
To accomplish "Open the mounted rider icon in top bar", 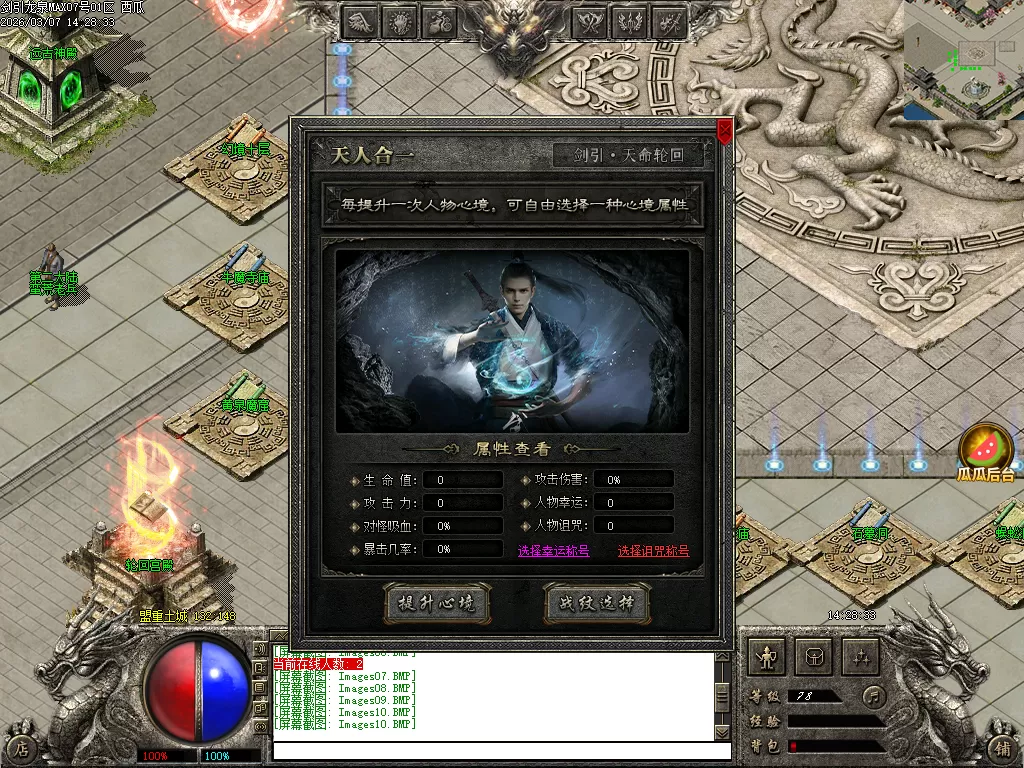I will [x=439, y=21].
